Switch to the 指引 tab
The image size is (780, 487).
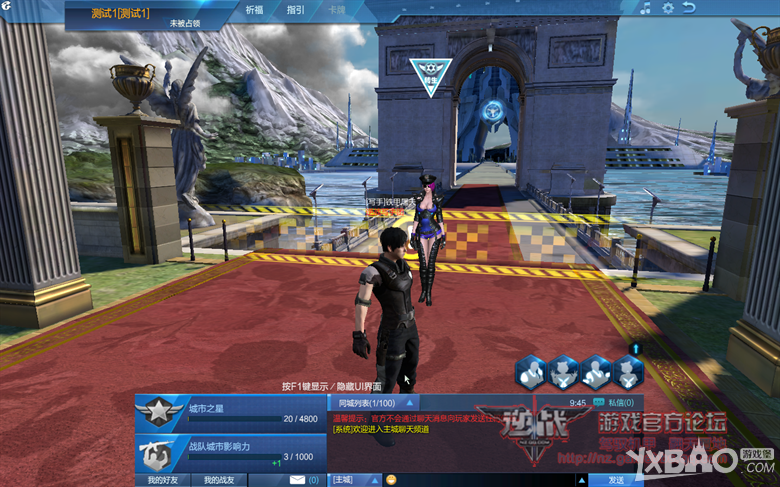pyautogui.click(x=295, y=9)
